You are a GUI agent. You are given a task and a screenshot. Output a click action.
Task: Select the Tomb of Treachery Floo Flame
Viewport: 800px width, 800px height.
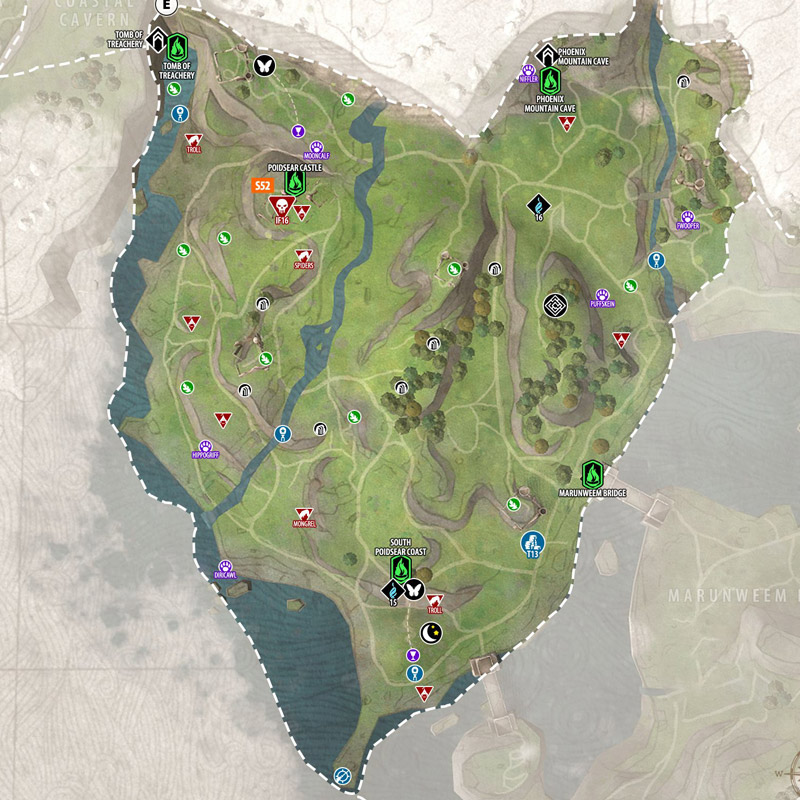pyautogui.click(x=177, y=46)
